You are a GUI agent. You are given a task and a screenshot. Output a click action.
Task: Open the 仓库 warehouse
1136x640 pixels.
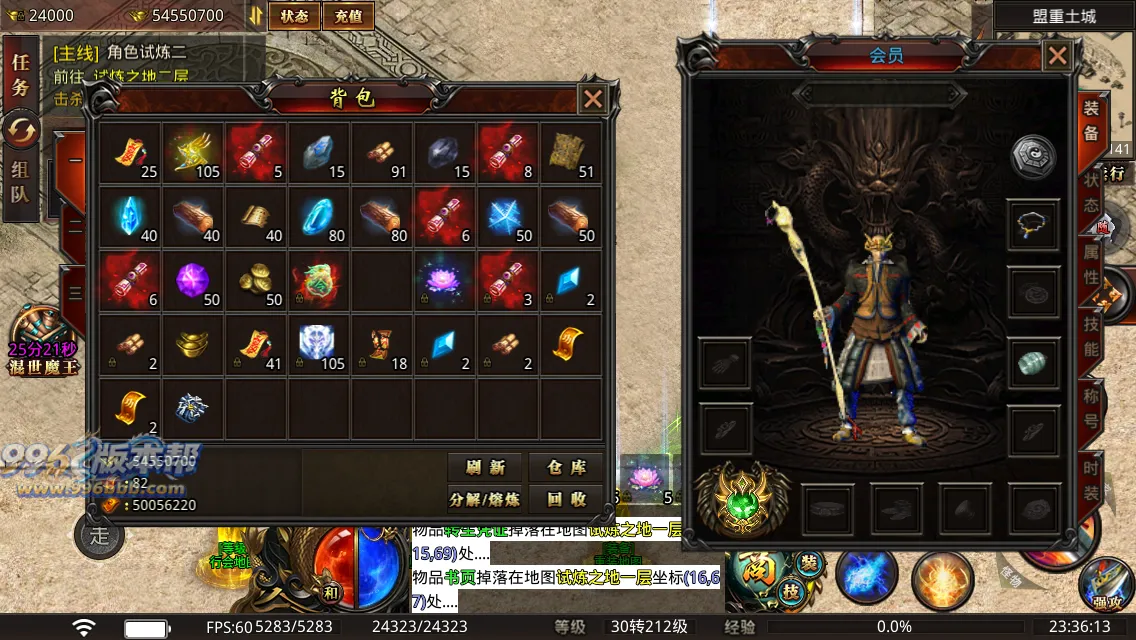coord(566,467)
